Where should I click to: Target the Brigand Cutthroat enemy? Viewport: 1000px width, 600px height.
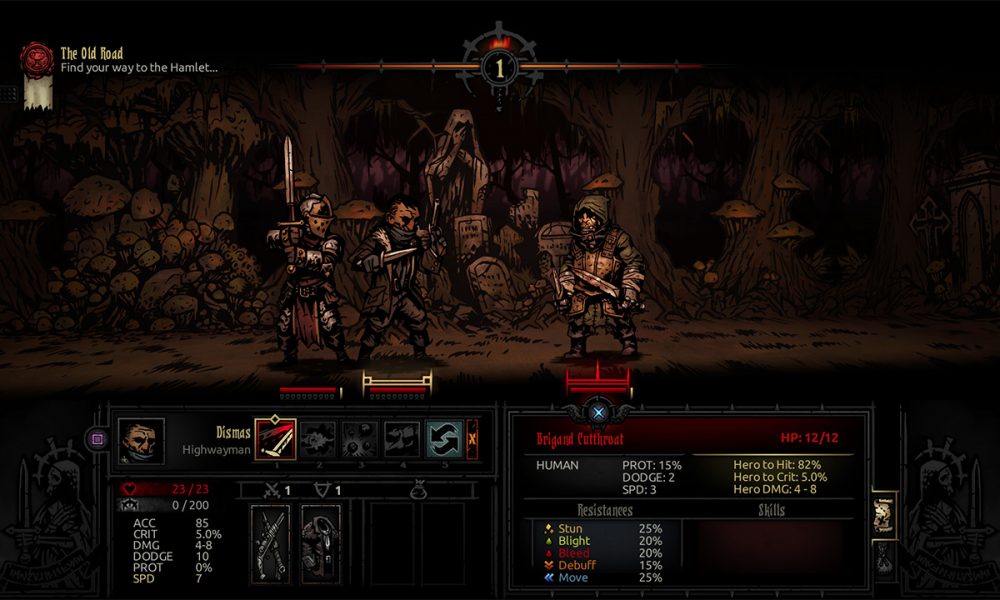point(598,275)
